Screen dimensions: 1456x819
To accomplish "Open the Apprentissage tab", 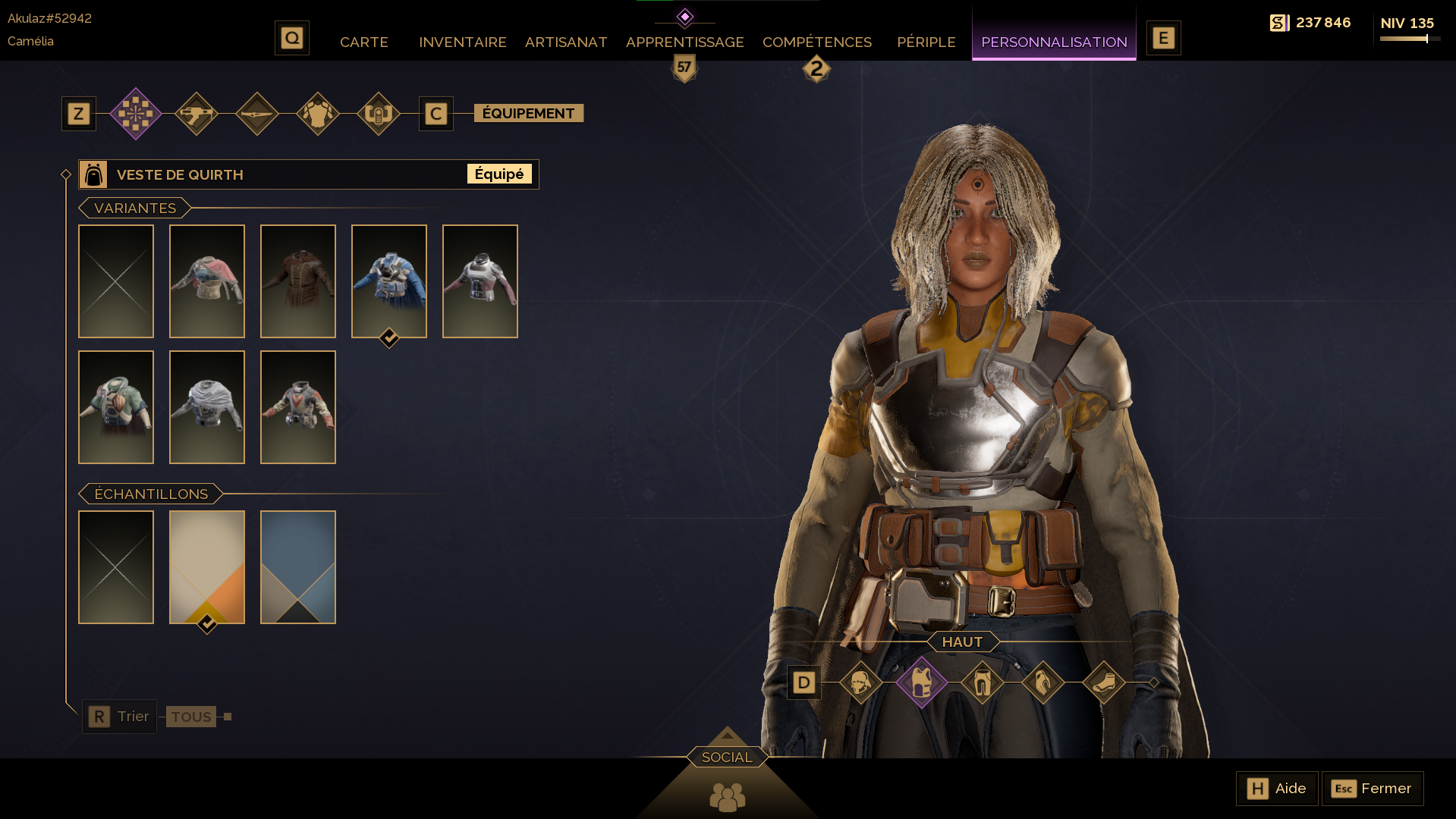I will pyautogui.click(x=684, y=42).
